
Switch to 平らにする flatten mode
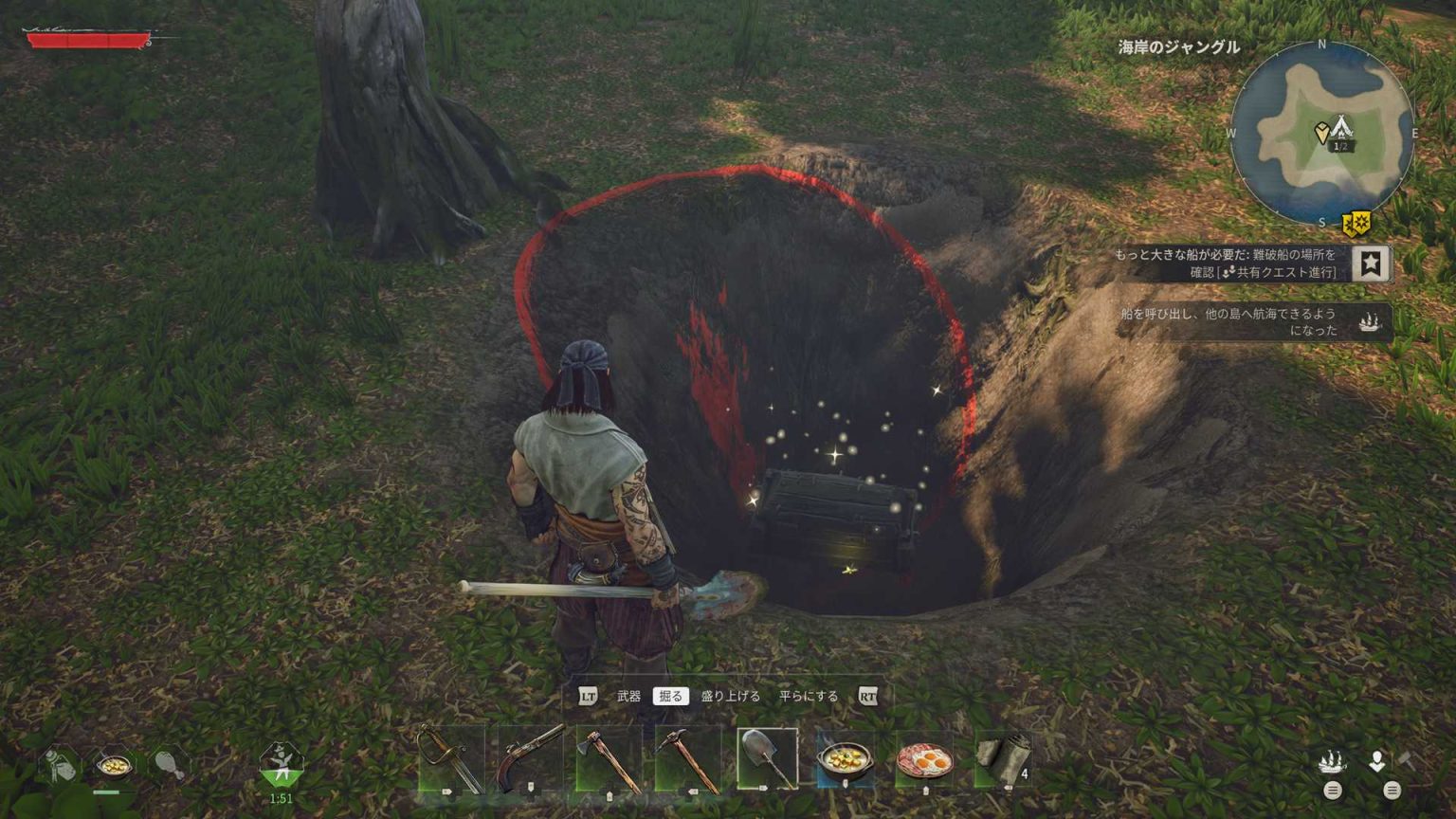(809, 697)
